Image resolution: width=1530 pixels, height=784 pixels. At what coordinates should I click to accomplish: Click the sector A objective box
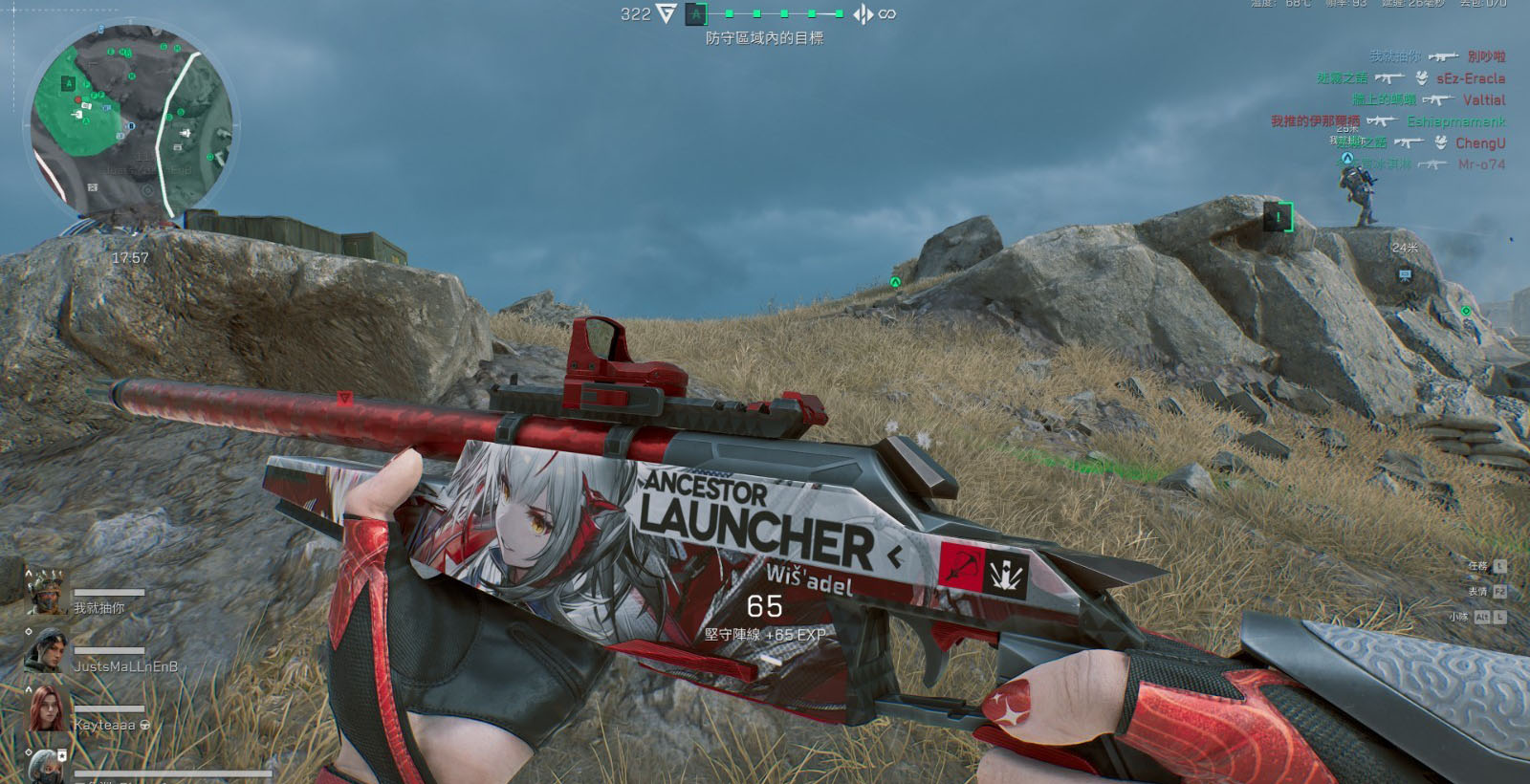697,14
